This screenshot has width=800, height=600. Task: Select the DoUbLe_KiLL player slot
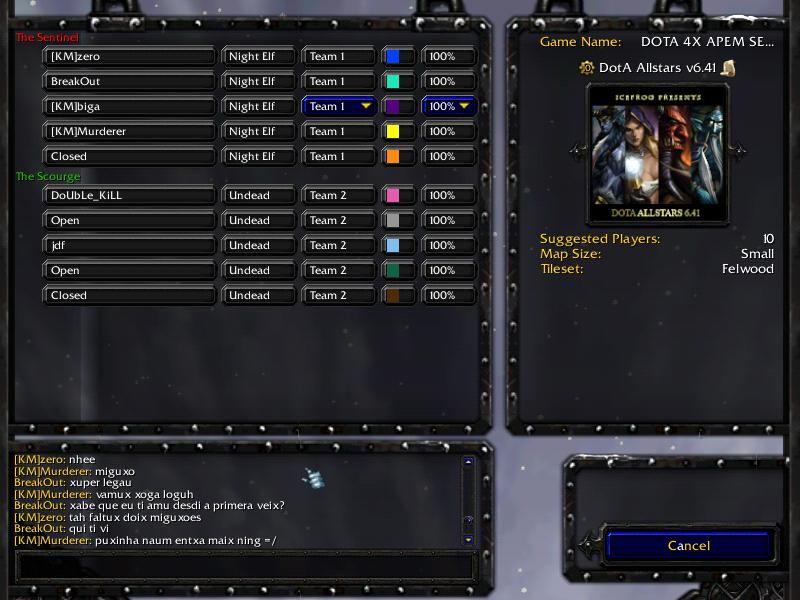(130, 195)
